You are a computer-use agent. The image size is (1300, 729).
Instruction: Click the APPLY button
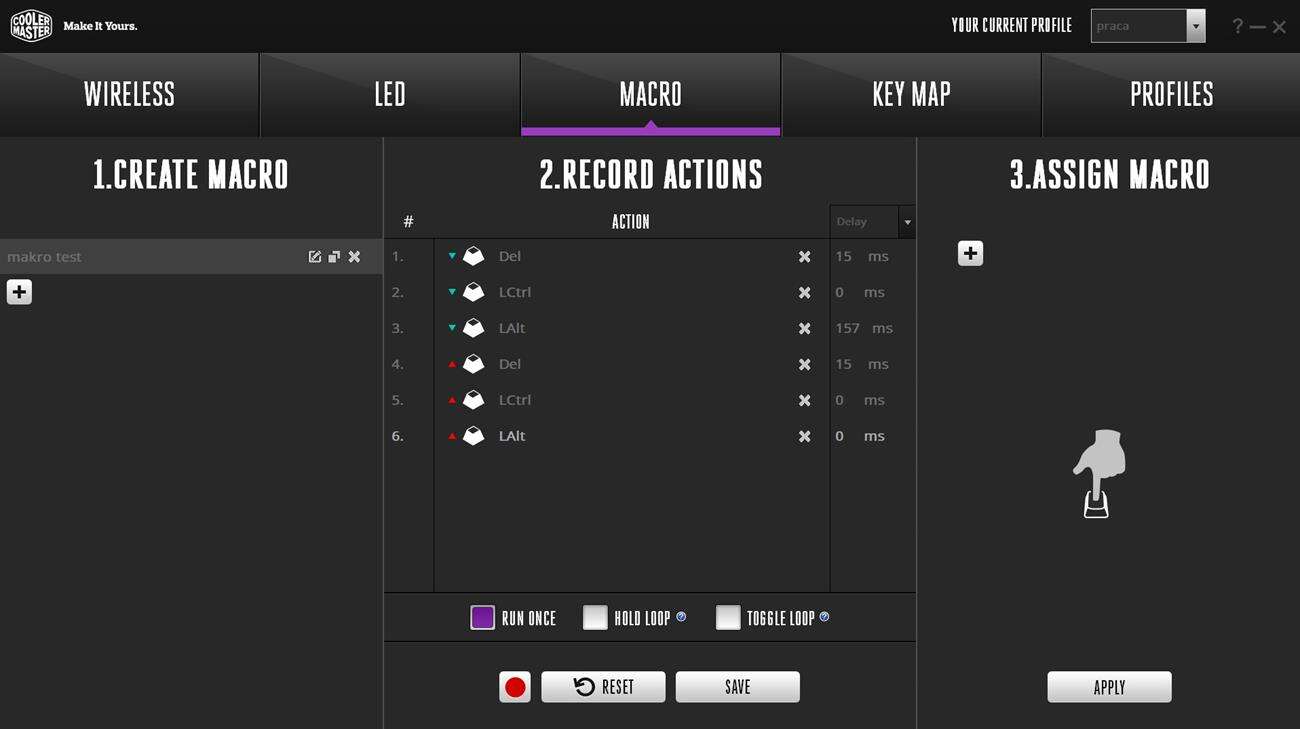[1109, 686]
